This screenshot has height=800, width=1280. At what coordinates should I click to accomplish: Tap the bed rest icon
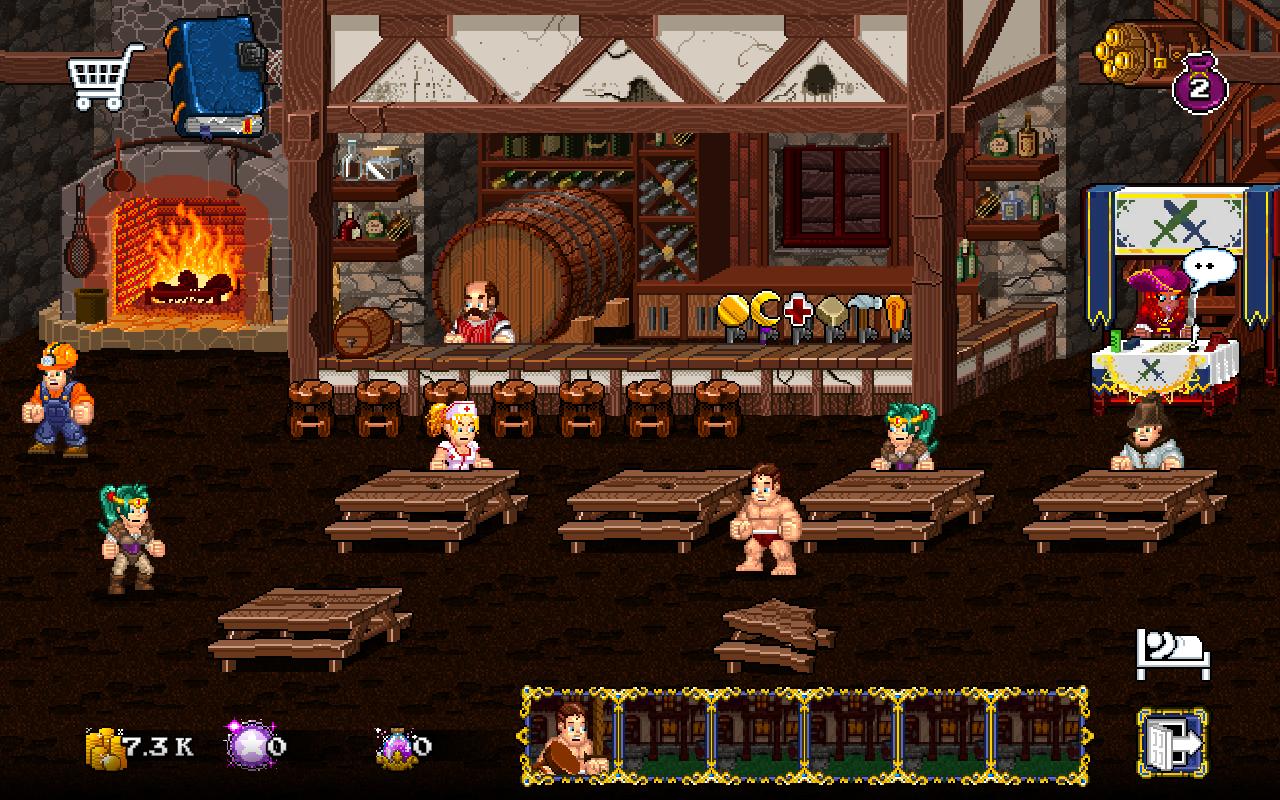click(x=1172, y=654)
